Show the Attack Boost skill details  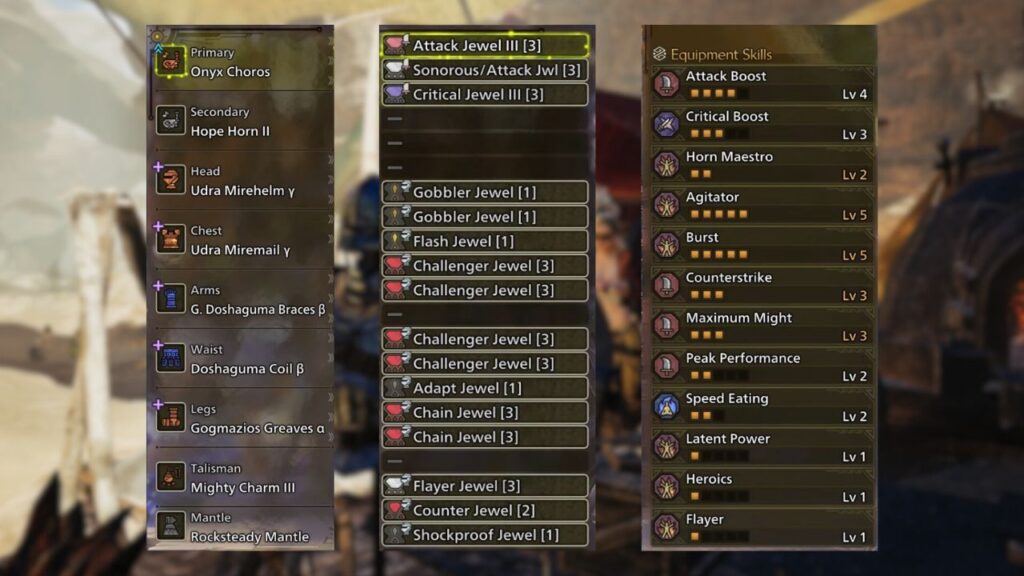point(760,85)
